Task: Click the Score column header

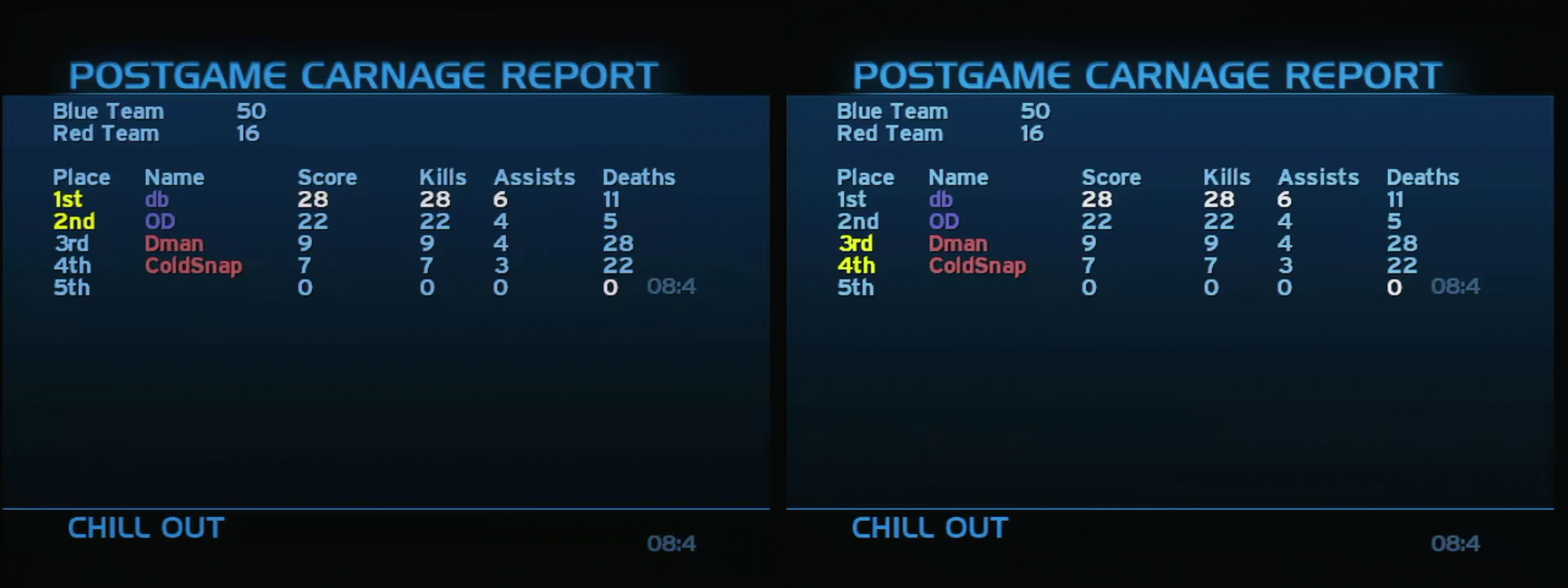Action: click(327, 177)
